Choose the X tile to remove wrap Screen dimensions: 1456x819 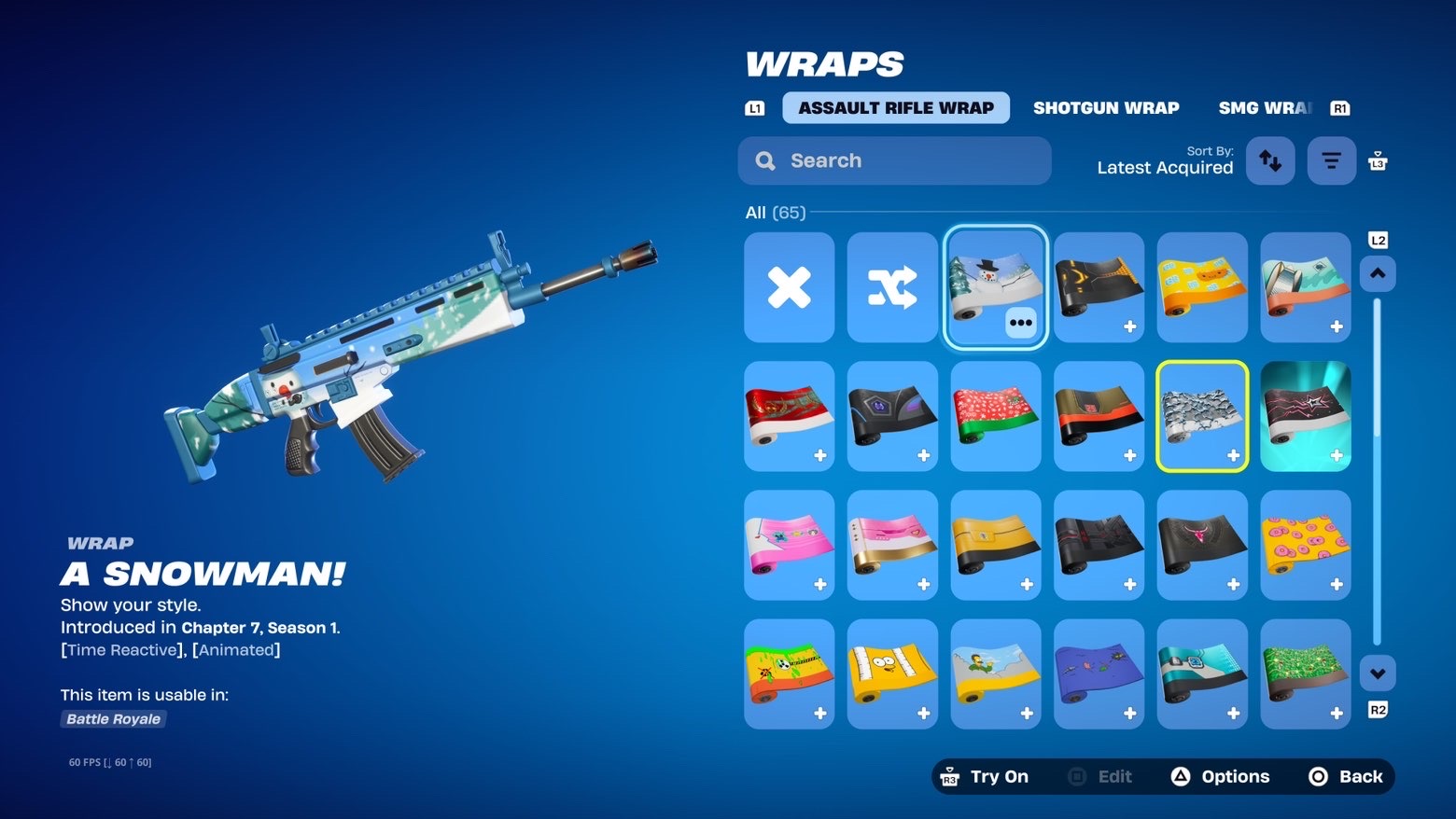click(789, 287)
